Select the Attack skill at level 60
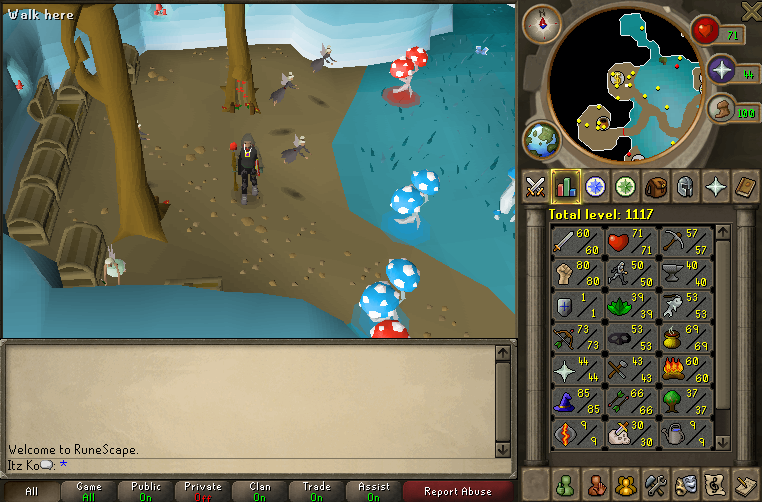The width and height of the screenshot is (762, 502). click(x=577, y=241)
